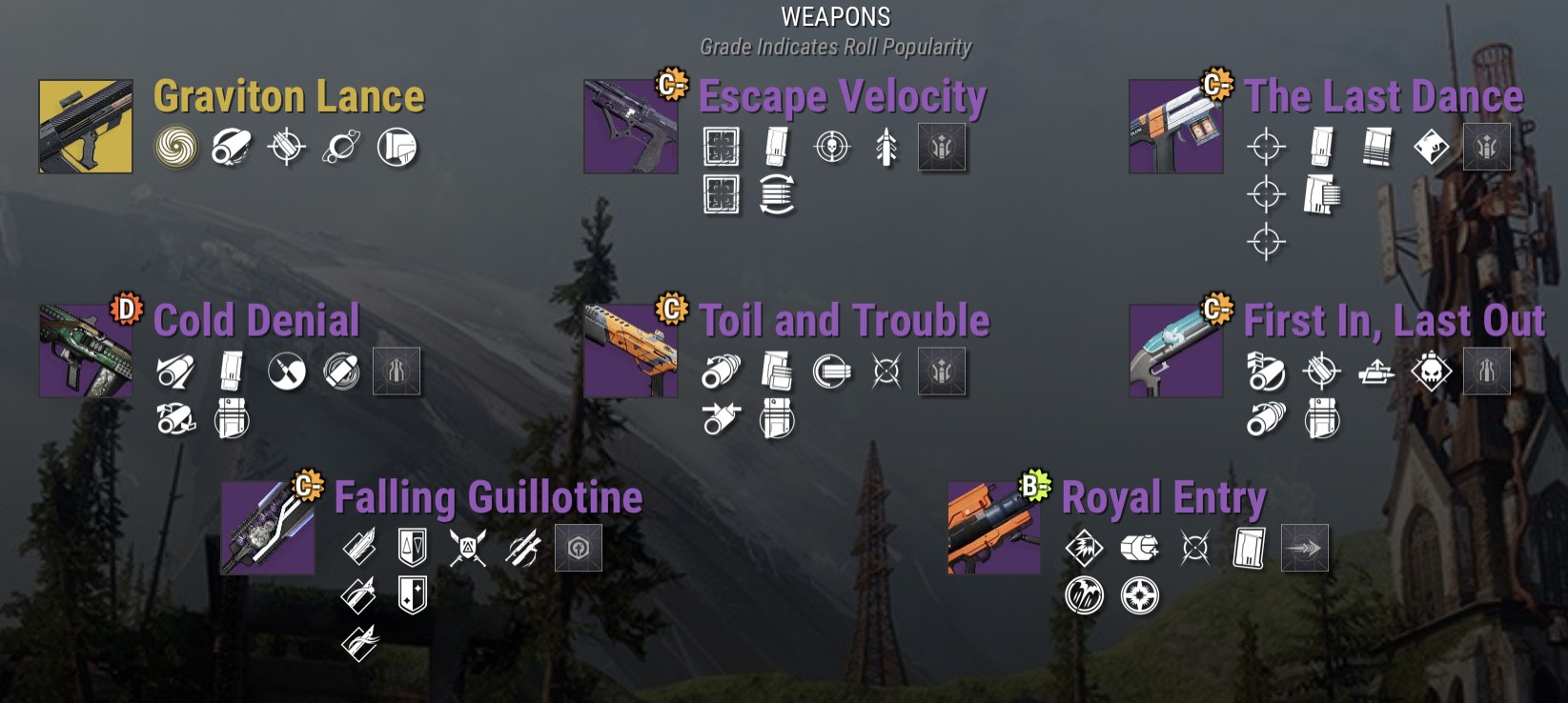Open the Royal Entry rocket launcher thumbnail

pos(993,528)
